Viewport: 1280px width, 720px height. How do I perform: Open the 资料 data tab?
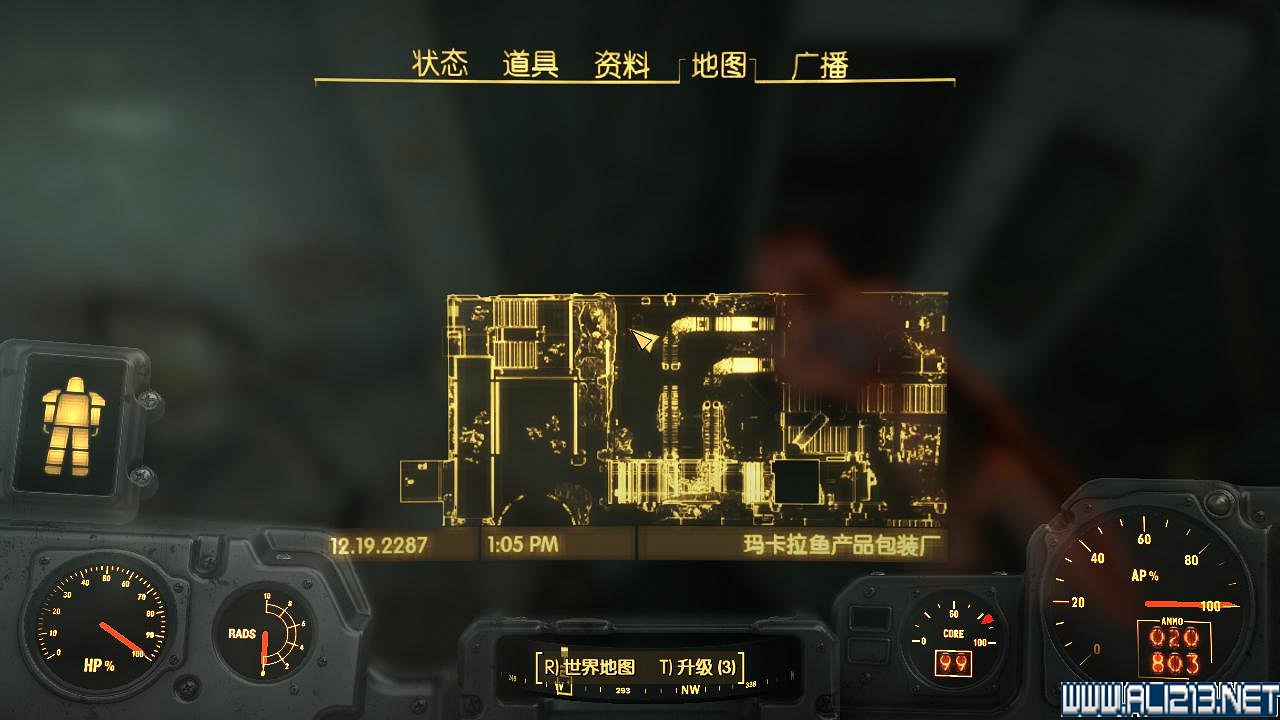[x=622, y=63]
